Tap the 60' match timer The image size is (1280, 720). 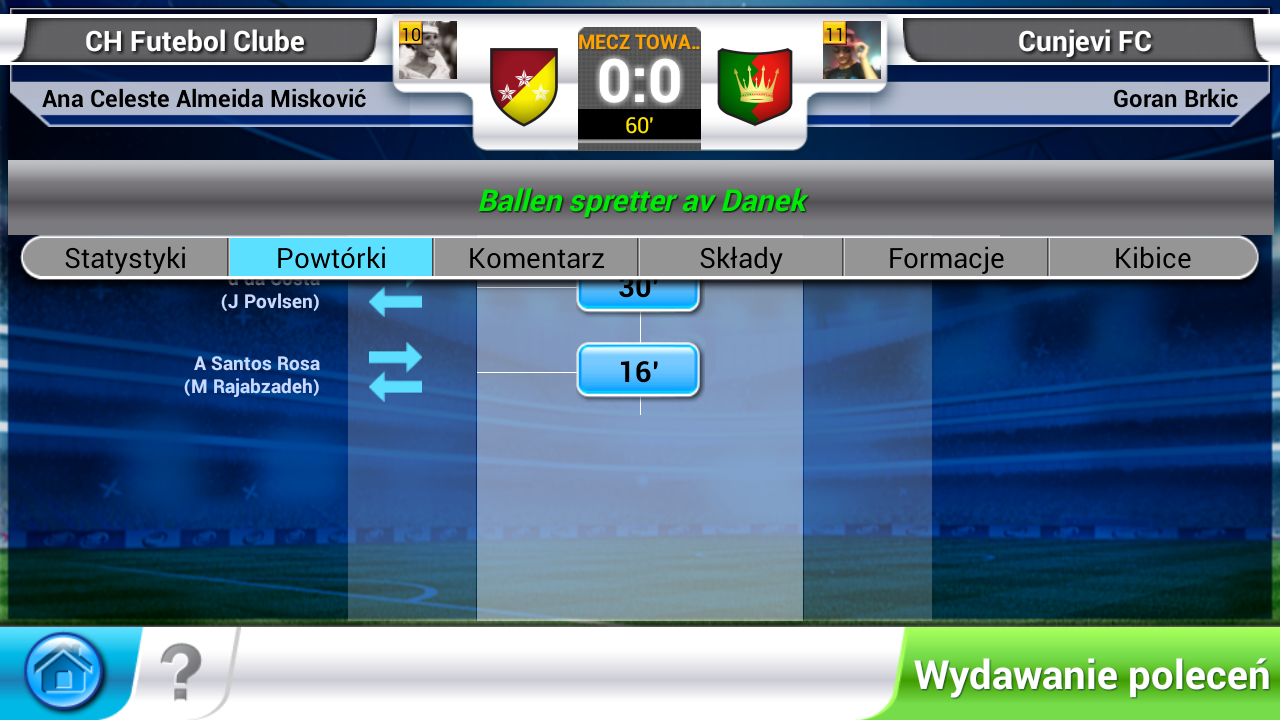coord(639,123)
